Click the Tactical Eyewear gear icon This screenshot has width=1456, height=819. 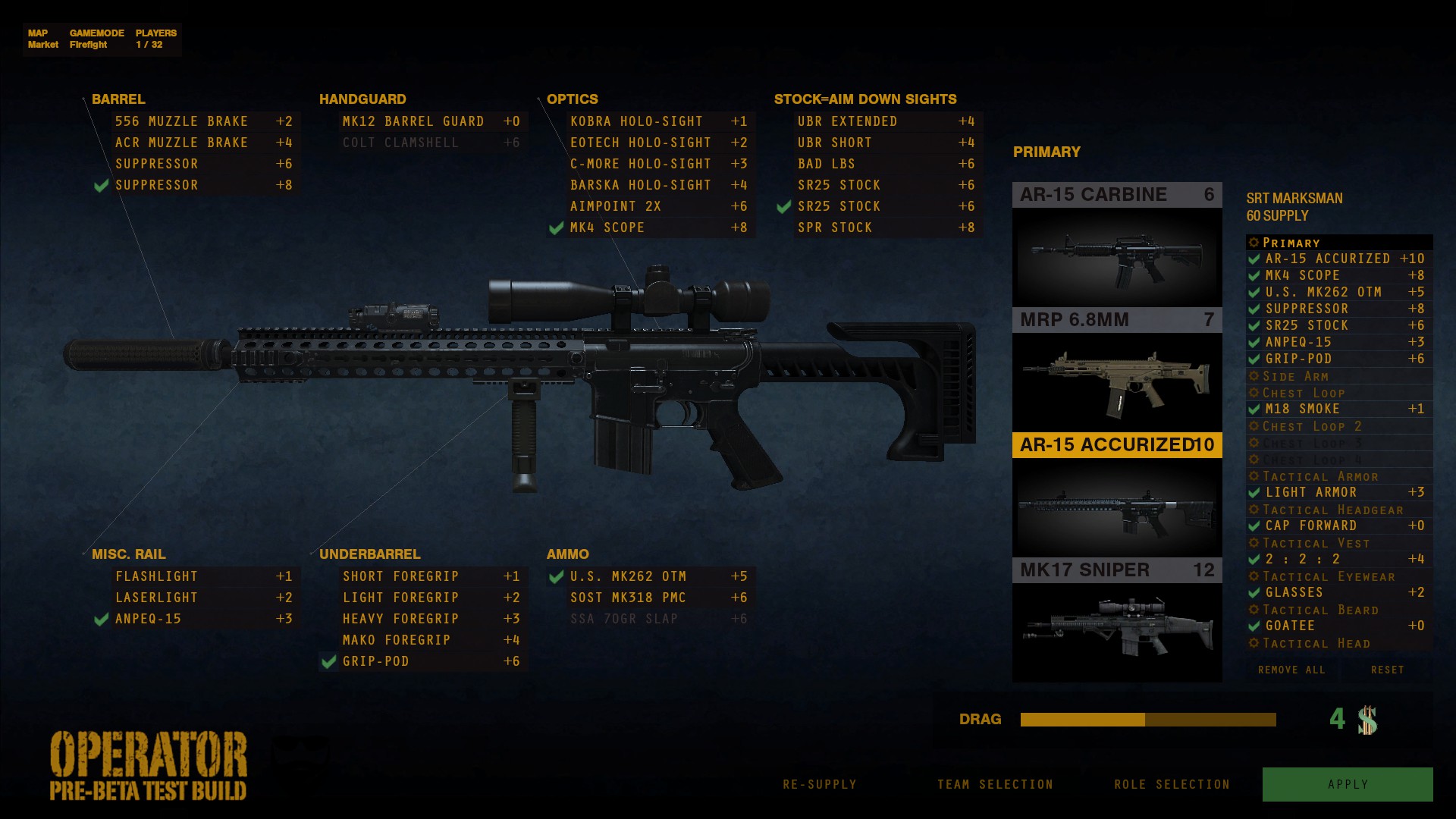point(1255,576)
